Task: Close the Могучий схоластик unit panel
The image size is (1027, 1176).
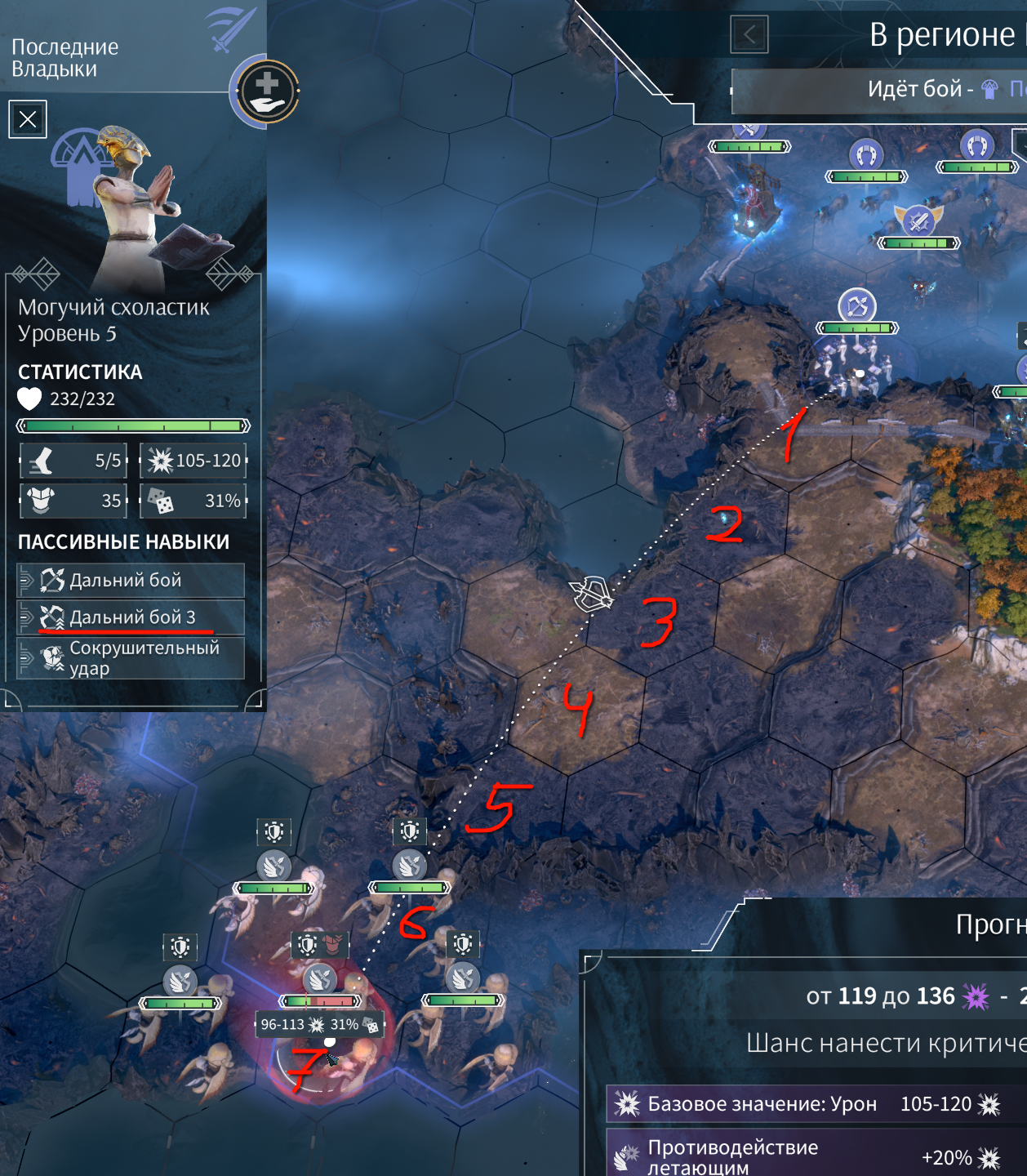Action: [28, 119]
